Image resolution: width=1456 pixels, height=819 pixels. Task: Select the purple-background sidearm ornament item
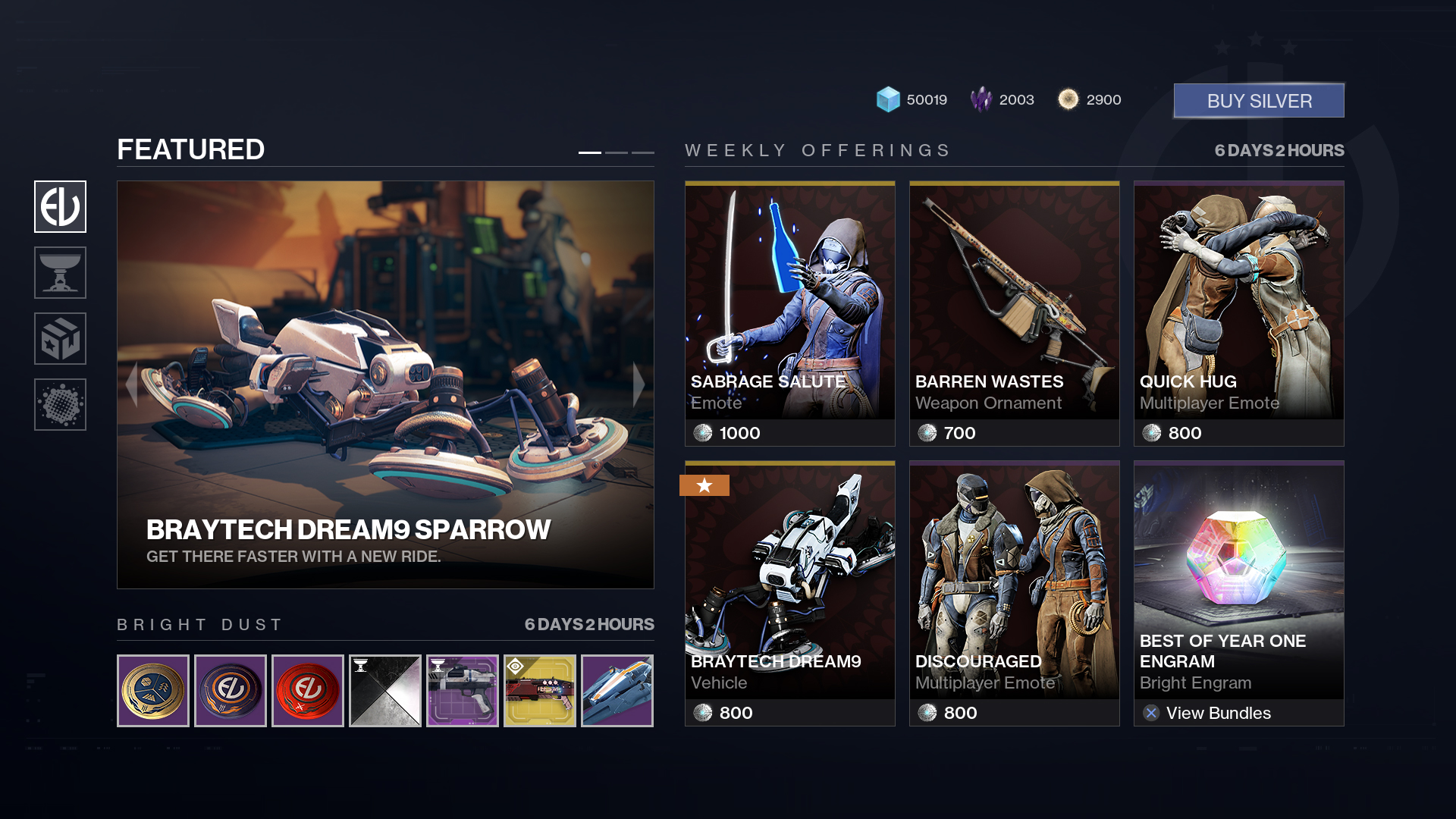[x=463, y=691]
